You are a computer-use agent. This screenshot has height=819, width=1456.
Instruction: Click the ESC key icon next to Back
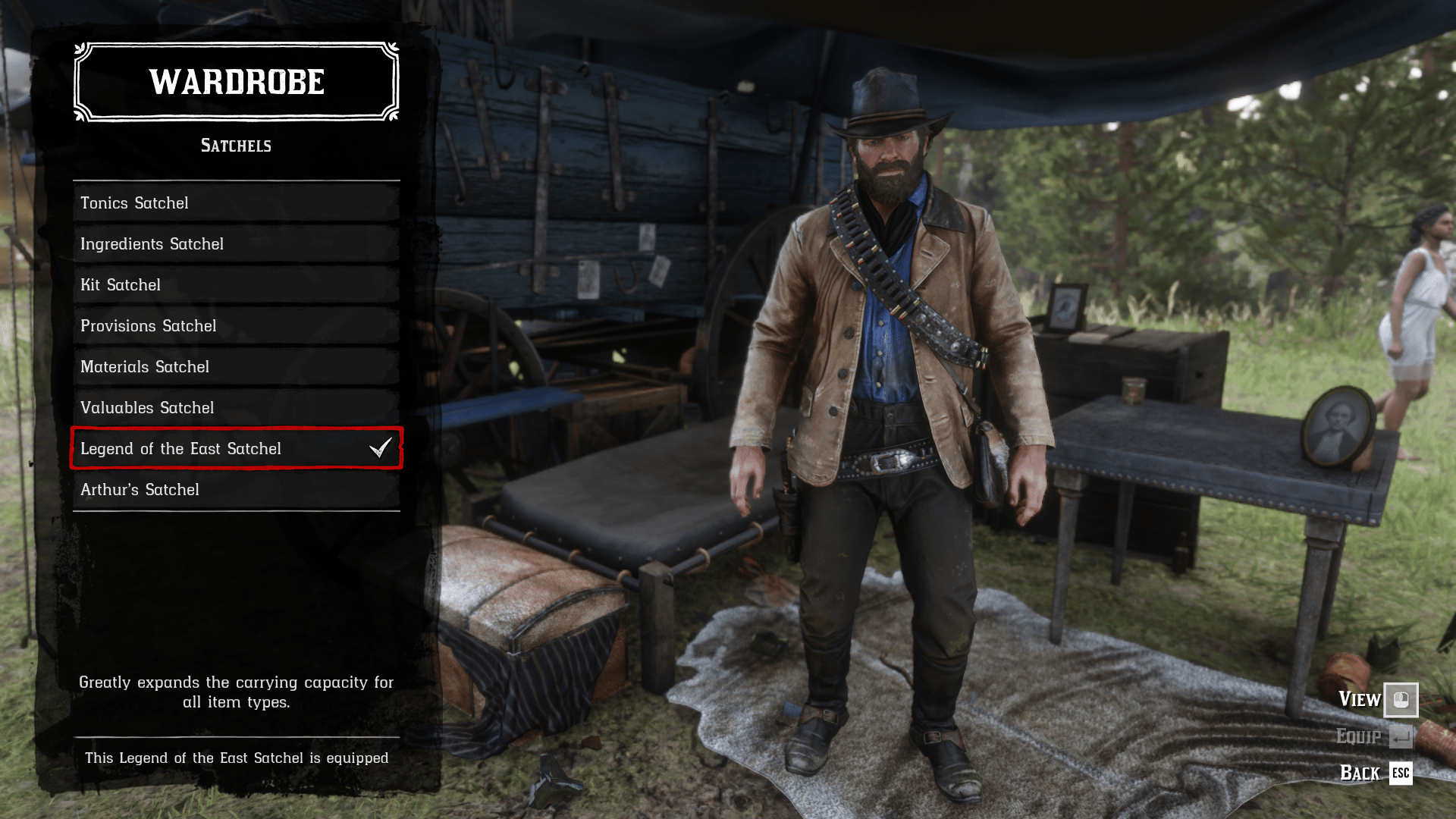tap(1401, 773)
